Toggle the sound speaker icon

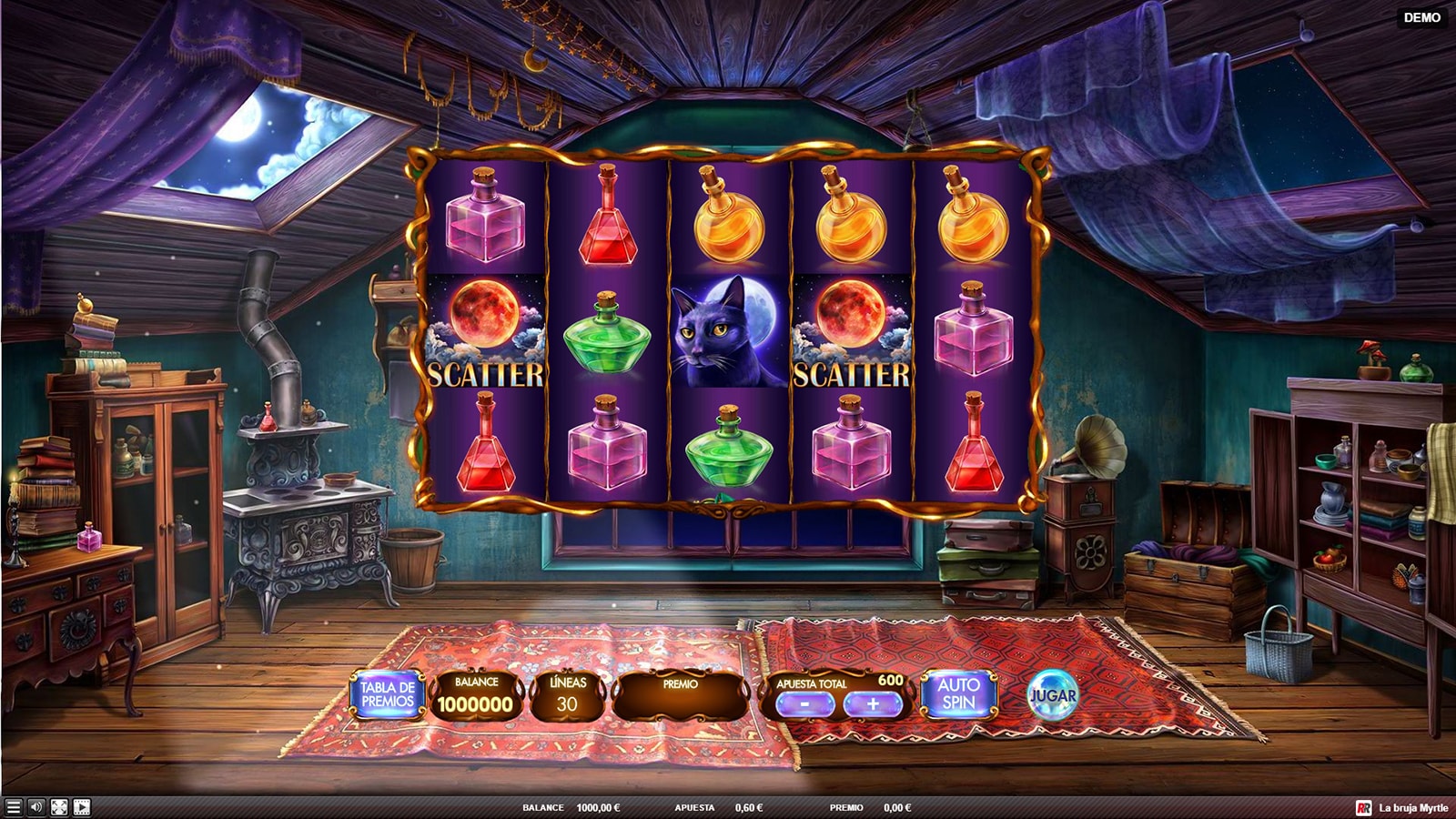pos(36,807)
